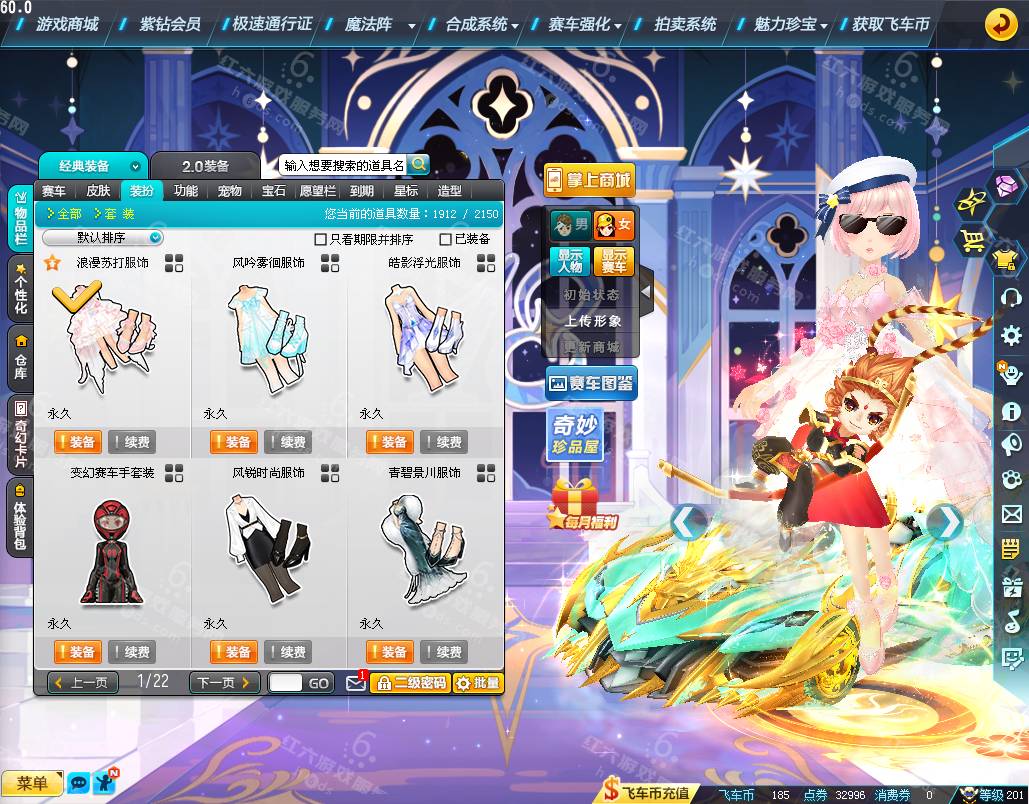
Task: Click the item search input field
Action: [342, 165]
